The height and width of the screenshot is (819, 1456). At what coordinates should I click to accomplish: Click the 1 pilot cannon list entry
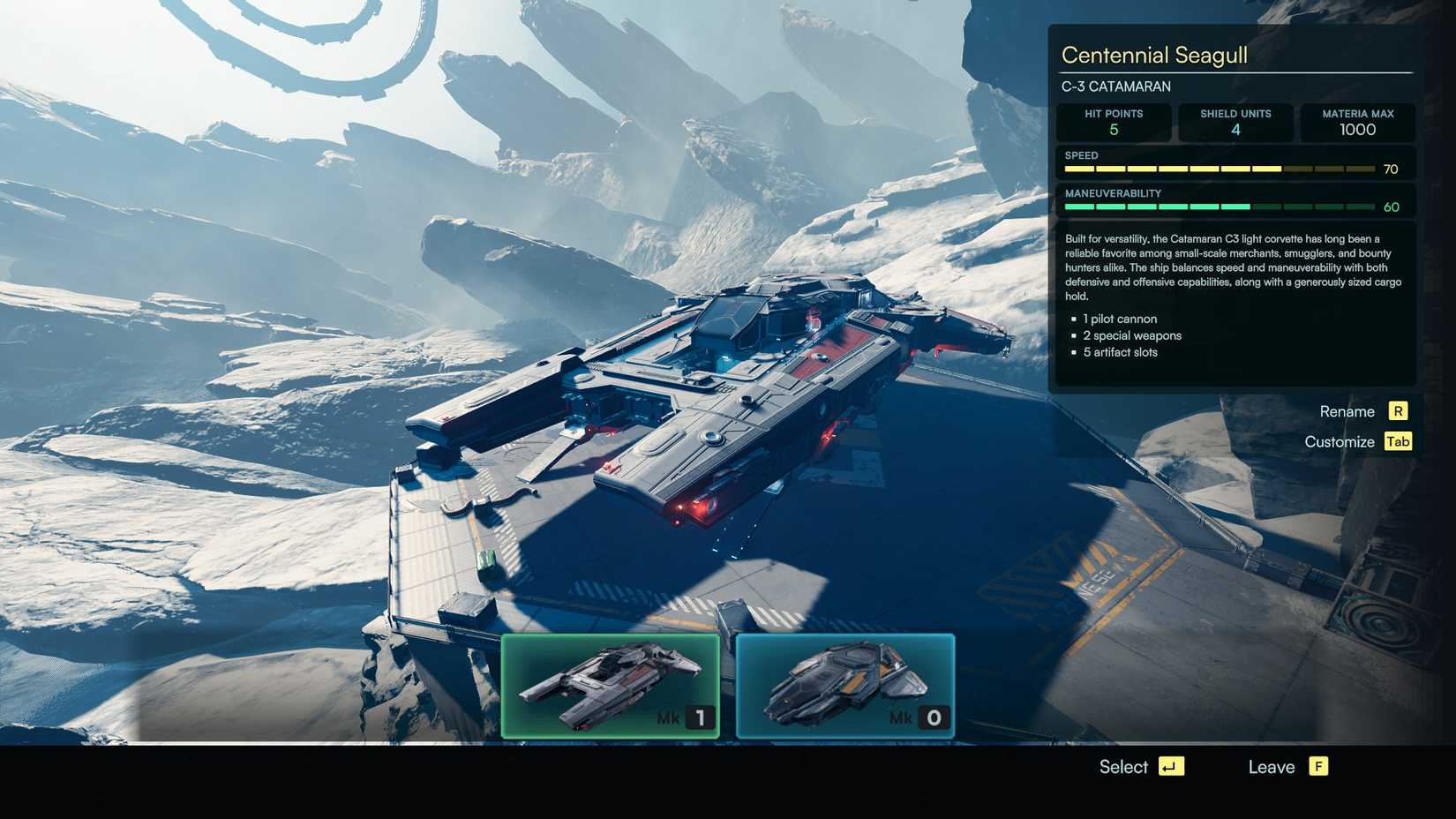[1119, 319]
